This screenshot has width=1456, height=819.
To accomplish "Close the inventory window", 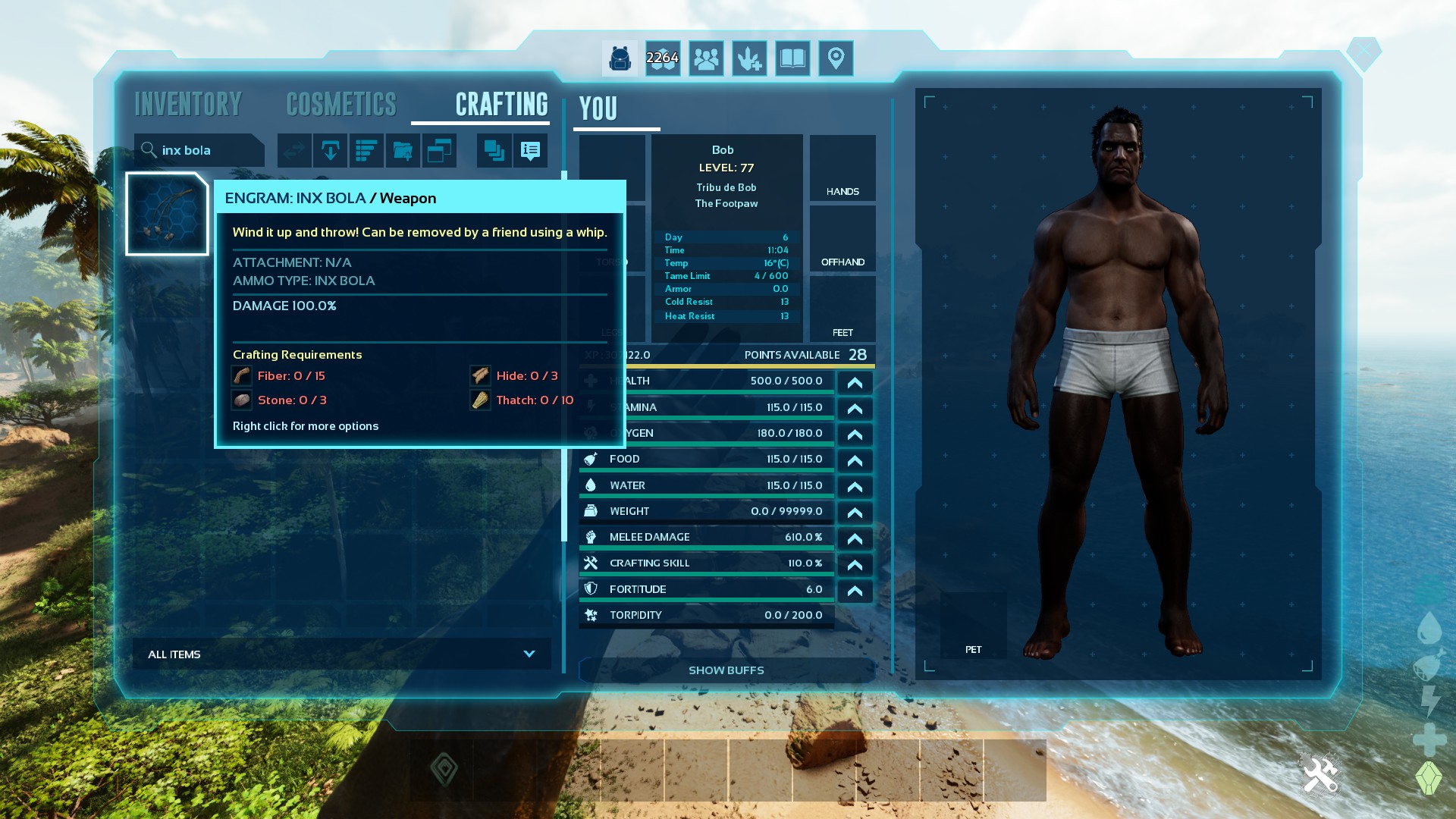I will coord(1363,52).
